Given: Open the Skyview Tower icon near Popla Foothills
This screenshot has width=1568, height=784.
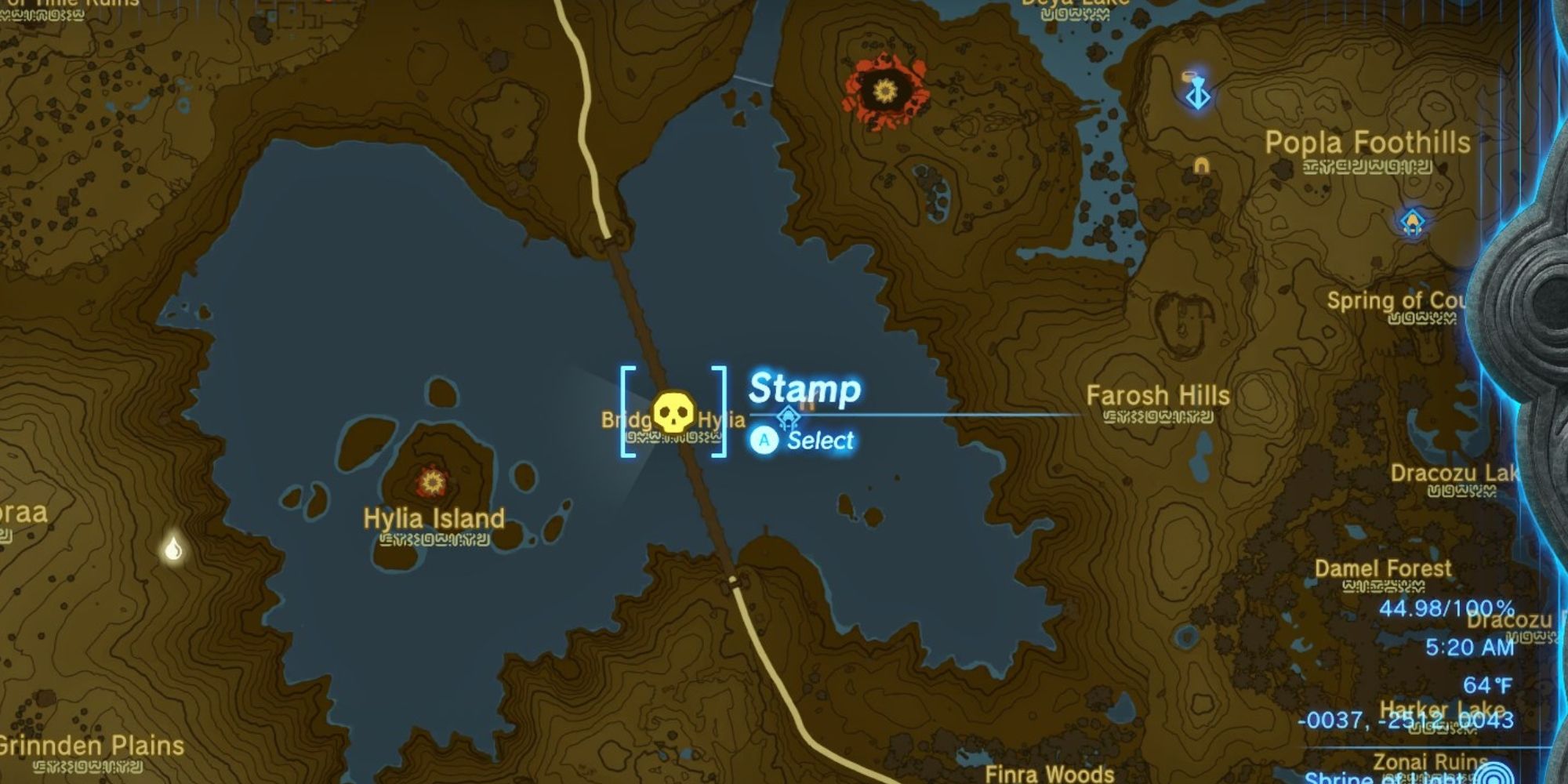Looking at the screenshot, I should tap(1199, 96).
